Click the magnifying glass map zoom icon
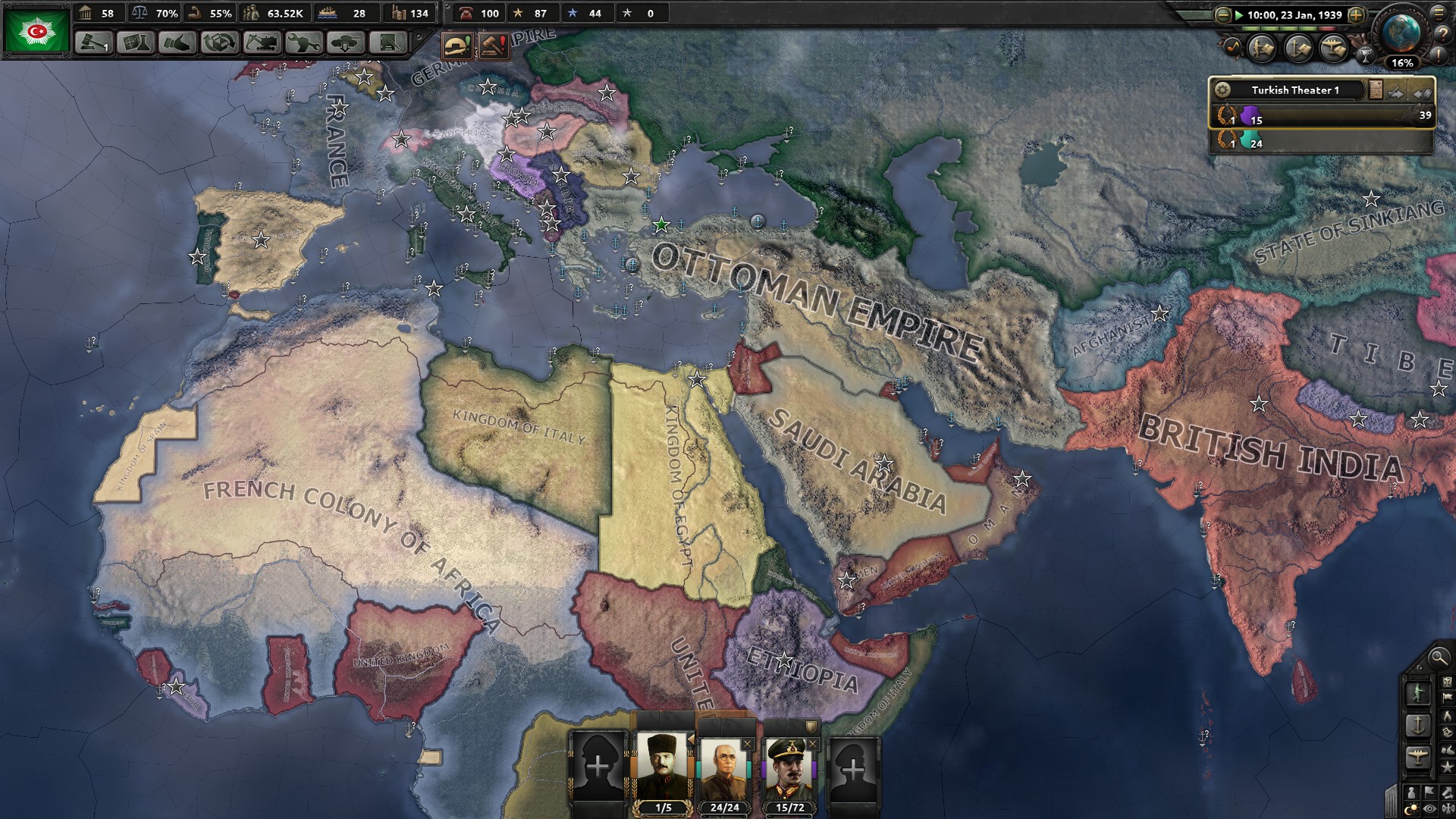This screenshot has width=1456, height=819. (1439, 658)
